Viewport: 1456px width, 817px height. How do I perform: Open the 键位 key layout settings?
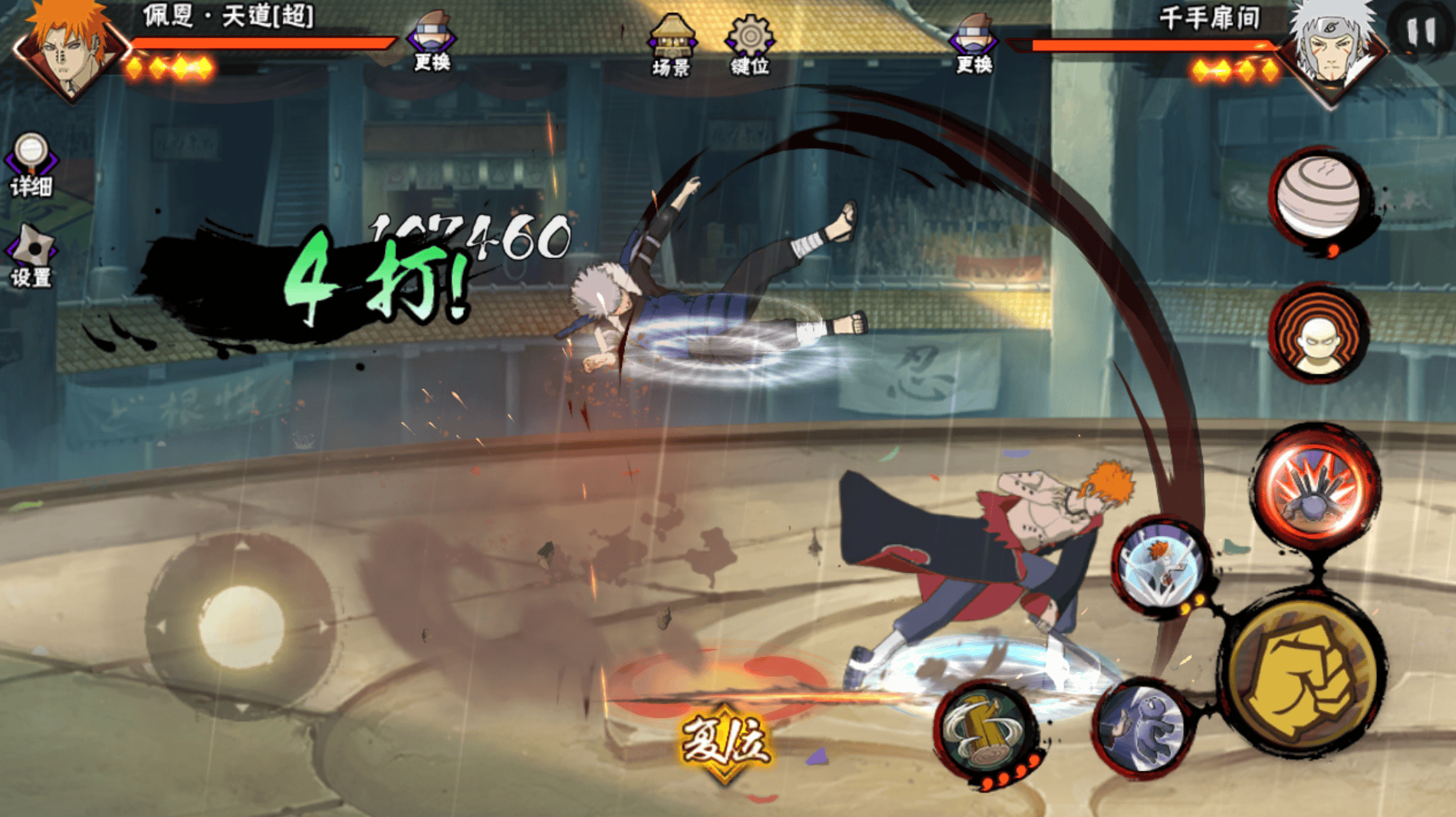[749, 44]
